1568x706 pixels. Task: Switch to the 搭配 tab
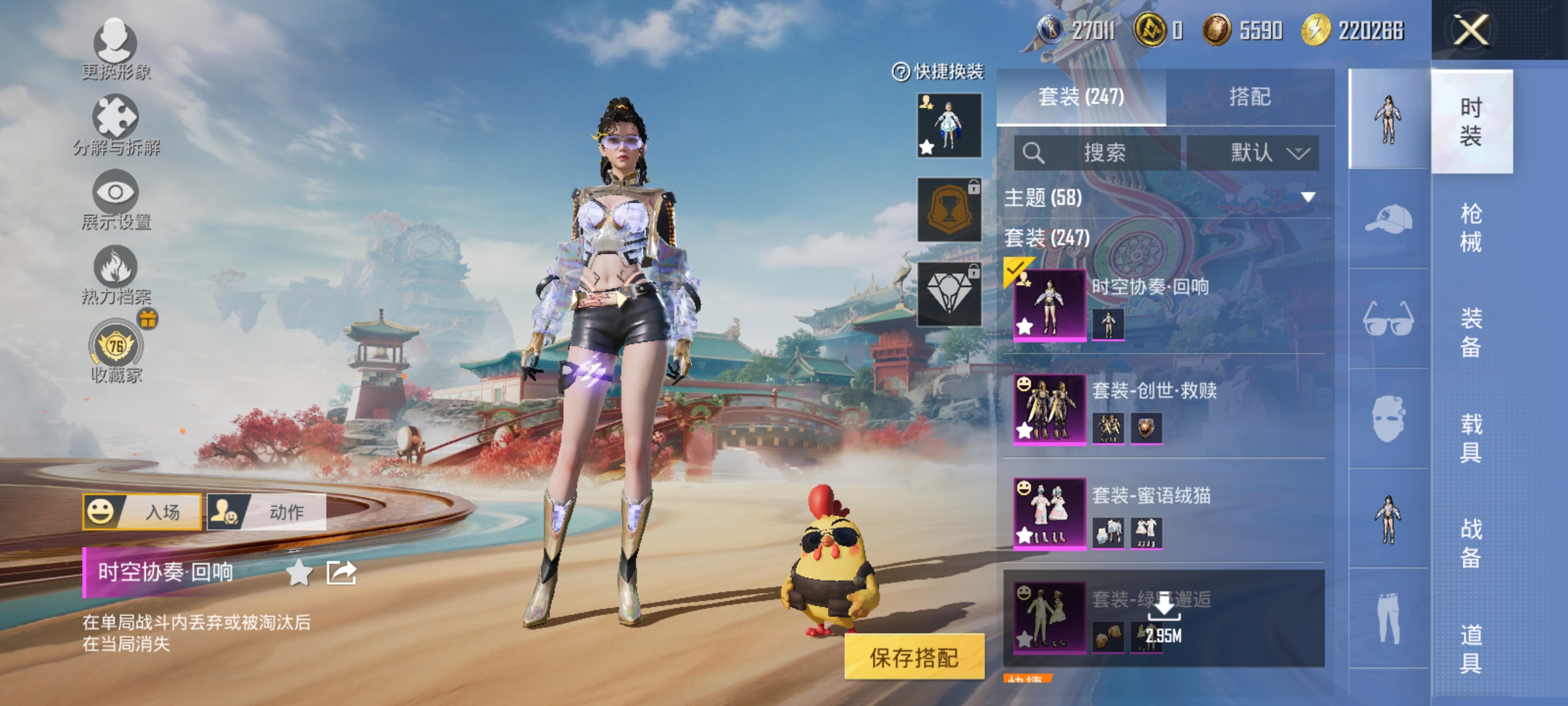[x=1251, y=97]
